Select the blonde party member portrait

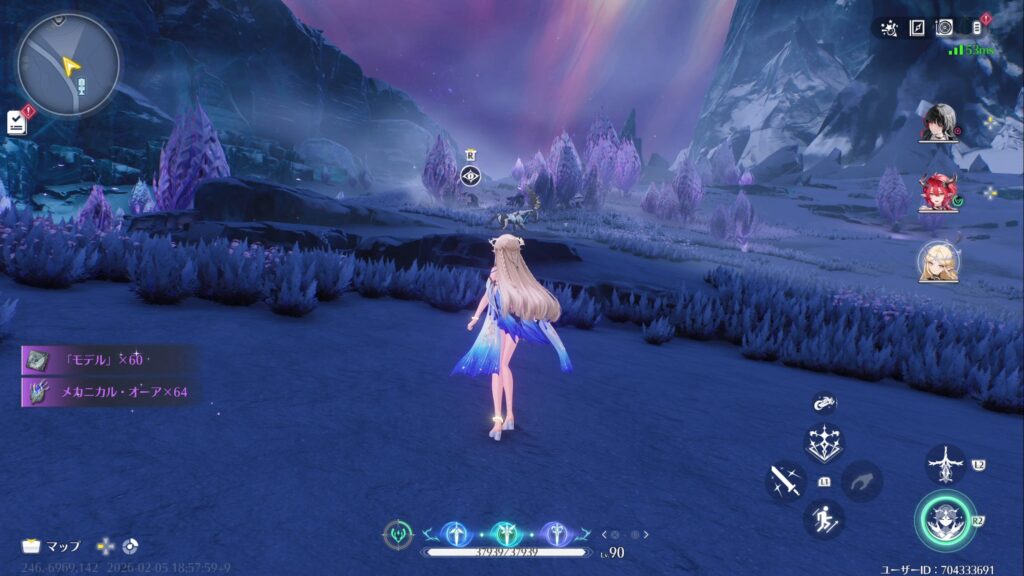[x=938, y=262]
